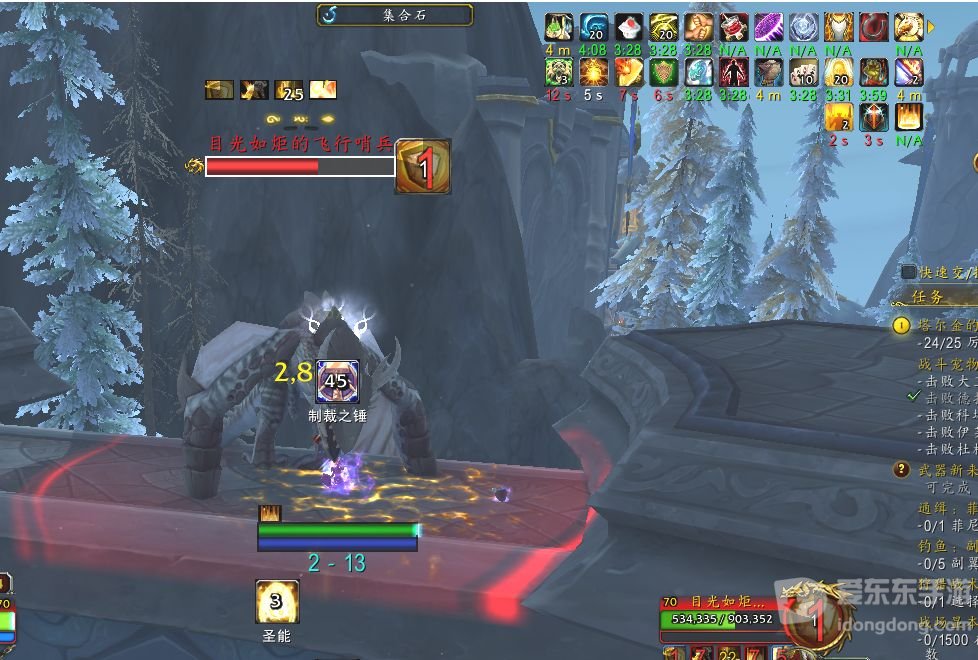This screenshot has width=978, height=660.
Task: Click the 圣能 holy power icon
Action: pyautogui.click(x=277, y=602)
